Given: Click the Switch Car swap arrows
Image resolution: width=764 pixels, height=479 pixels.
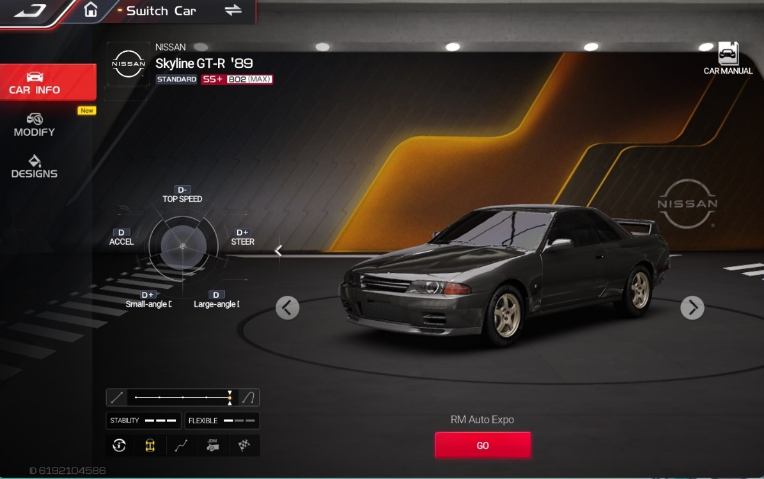Looking at the screenshot, I should [233, 10].
